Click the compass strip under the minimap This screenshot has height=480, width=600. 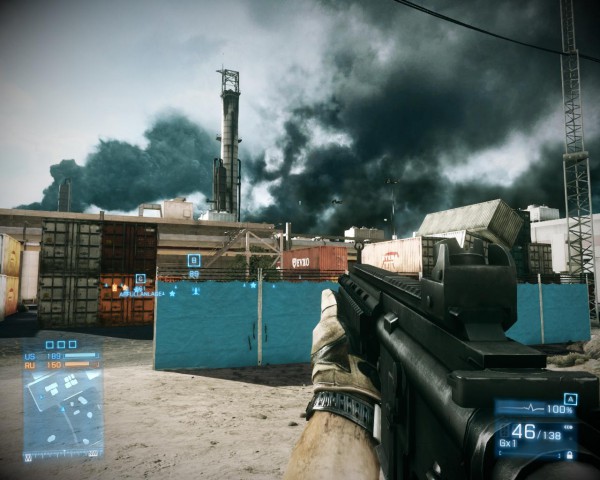(63, 454)
